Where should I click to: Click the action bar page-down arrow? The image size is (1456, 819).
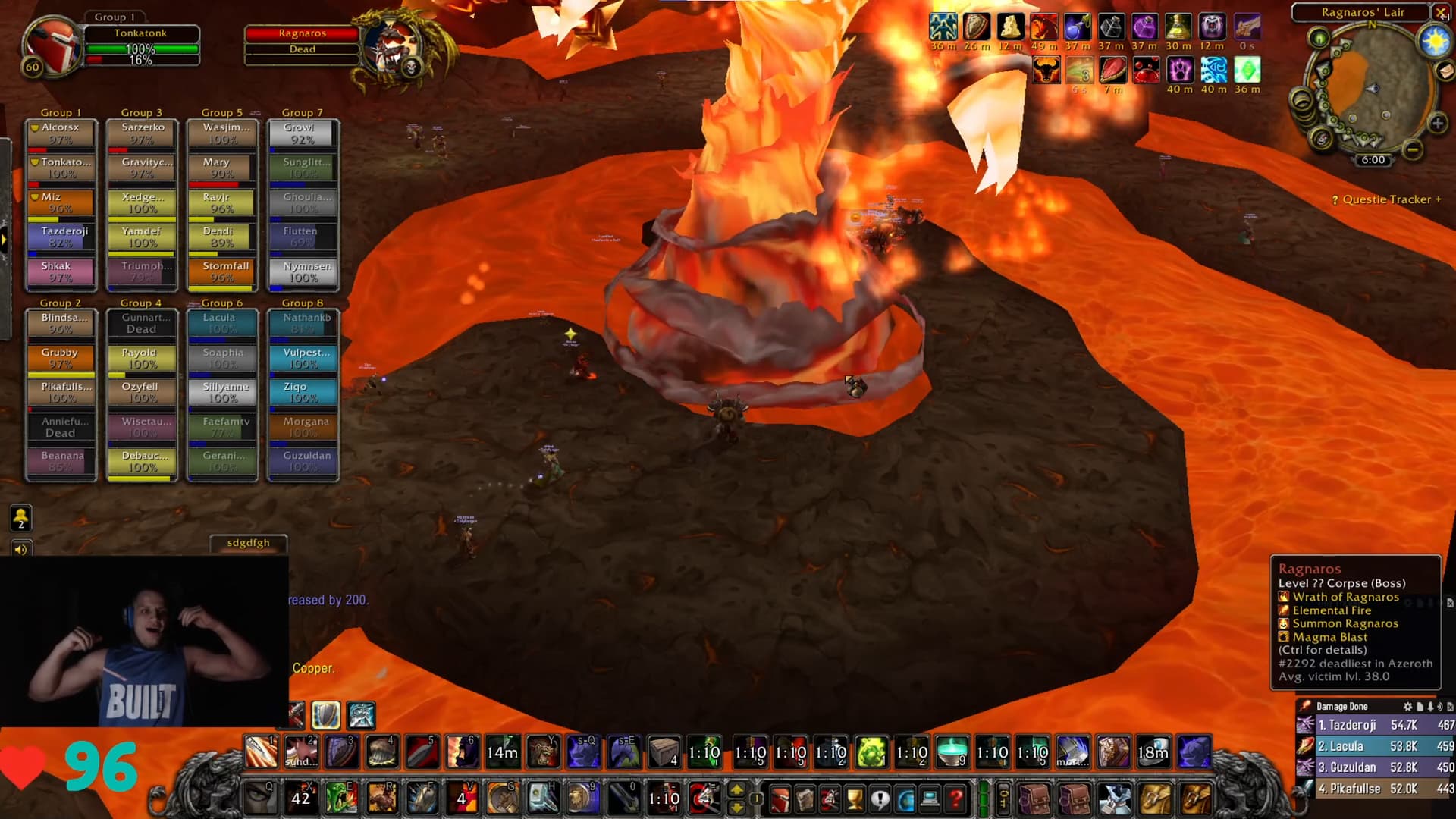point(737,808)
